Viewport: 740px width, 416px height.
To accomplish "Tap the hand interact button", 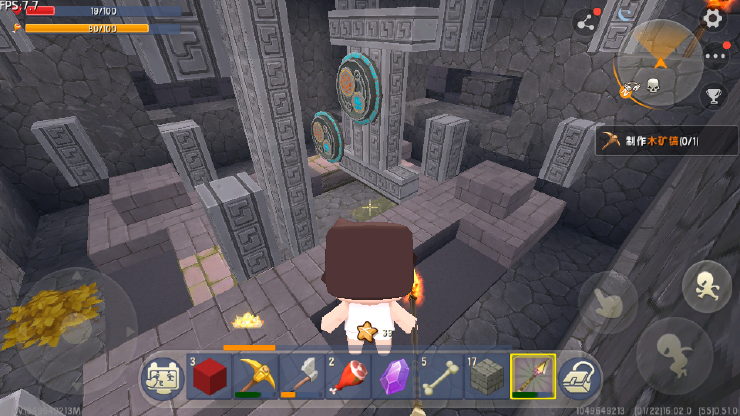I will point(608,302).
